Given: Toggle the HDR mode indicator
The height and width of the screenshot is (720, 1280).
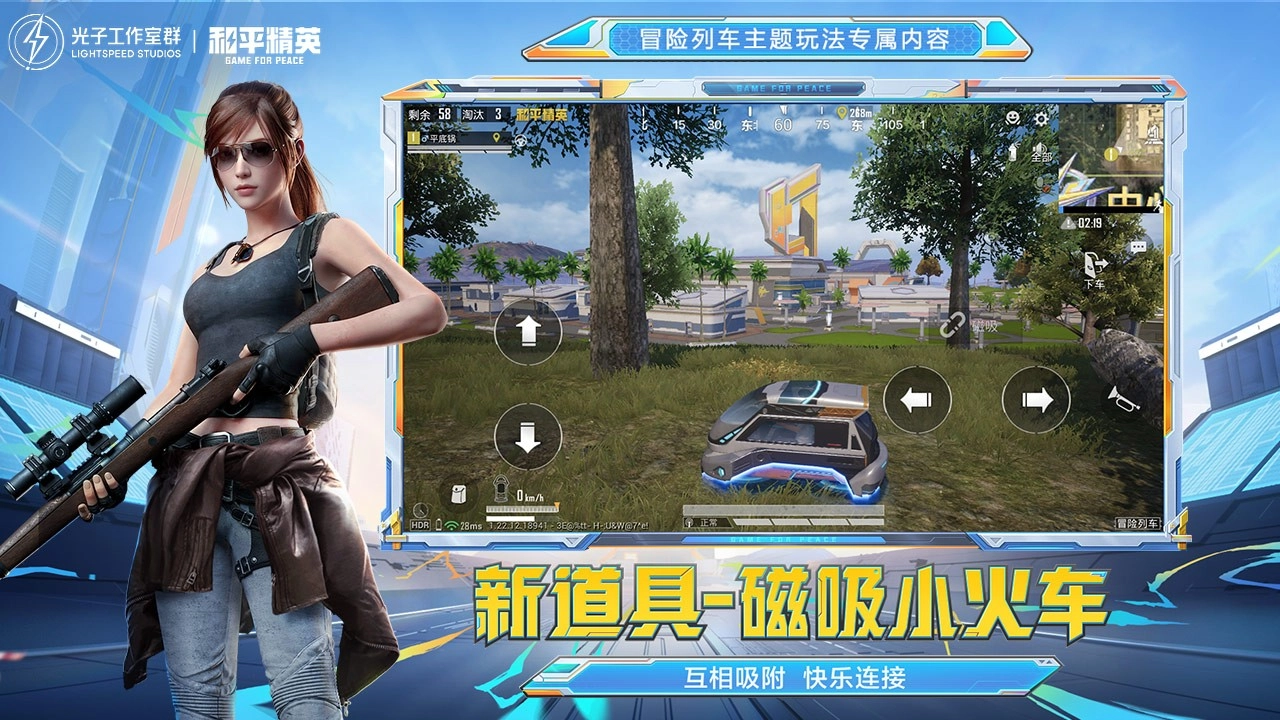Looking at the screenshot, I should 420,524.
